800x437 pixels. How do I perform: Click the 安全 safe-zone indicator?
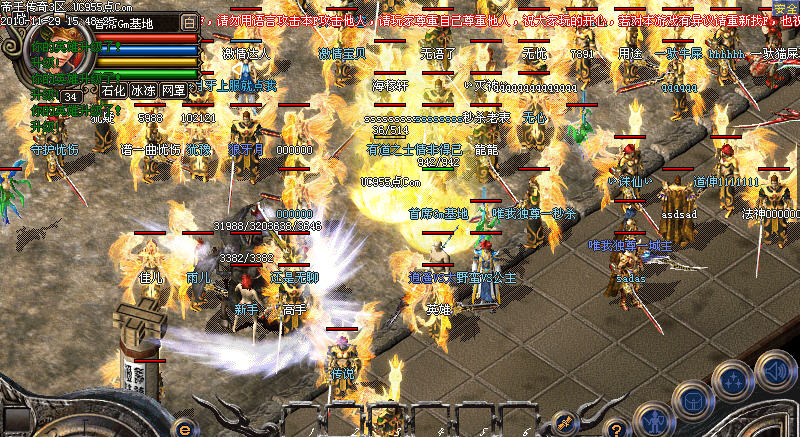[x=786, y=7]
